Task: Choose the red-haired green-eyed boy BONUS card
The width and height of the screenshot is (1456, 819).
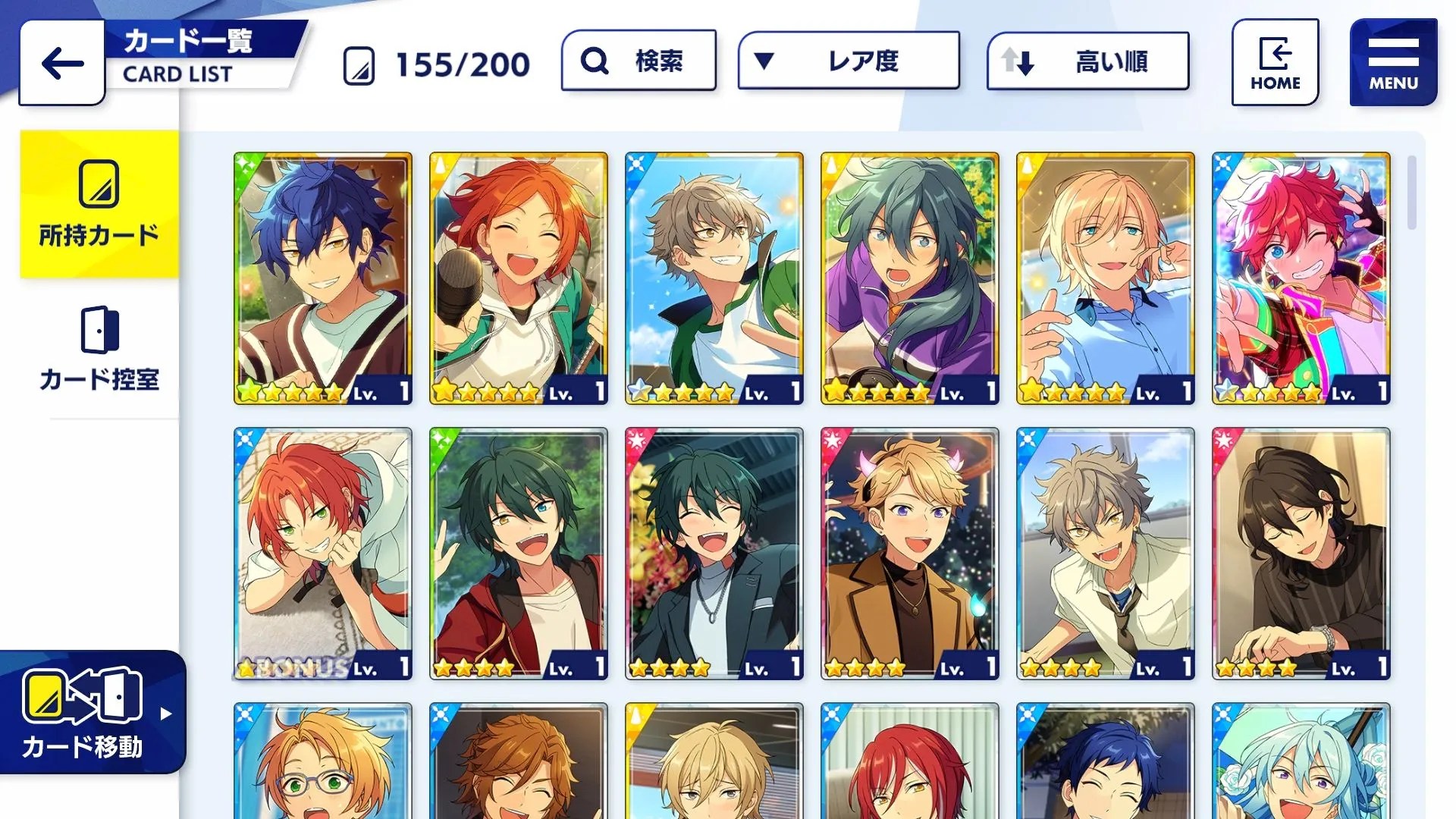Action: coord(323,553)
